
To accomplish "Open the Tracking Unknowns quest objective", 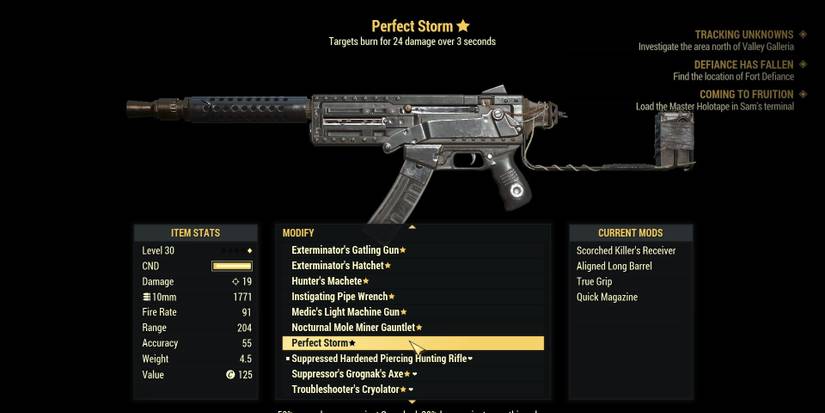I will (744, 34).
